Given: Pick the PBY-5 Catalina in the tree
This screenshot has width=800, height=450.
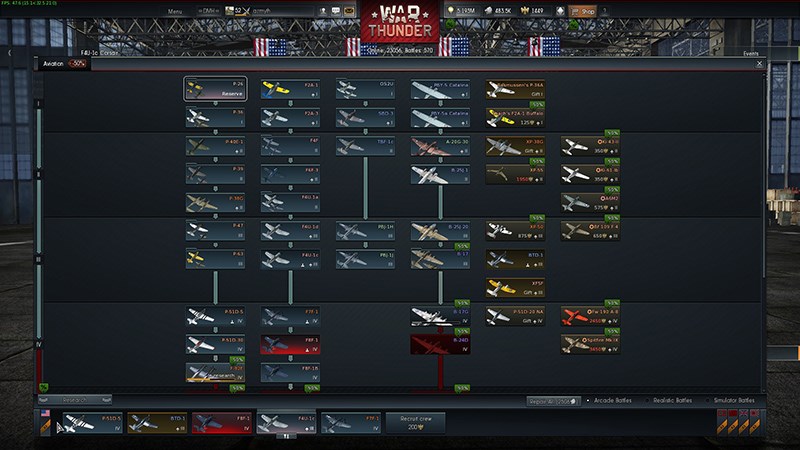Looking at the screenshot, I should (x=440, y=90).
